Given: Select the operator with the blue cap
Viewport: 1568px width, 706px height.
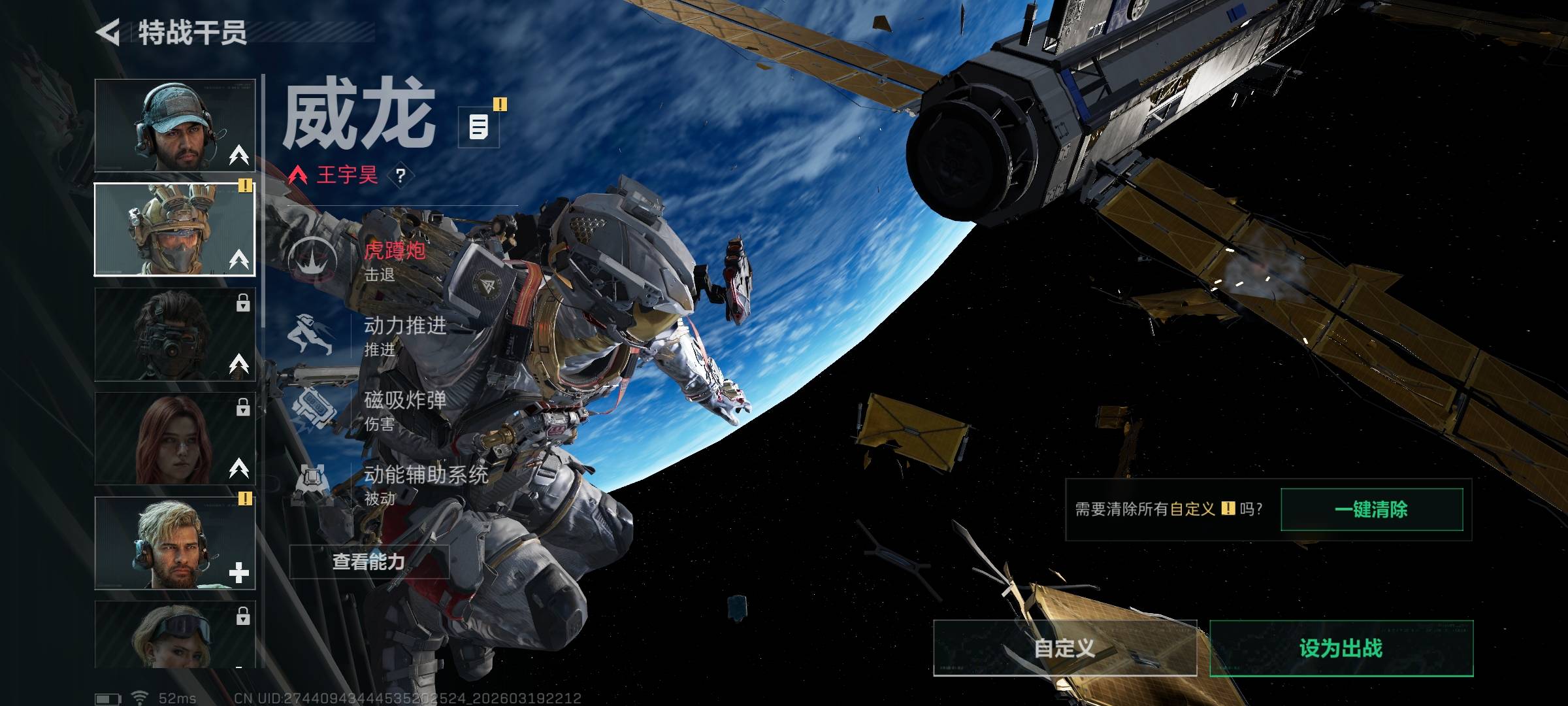Looking at the screenshot, I should pos(174,126).
